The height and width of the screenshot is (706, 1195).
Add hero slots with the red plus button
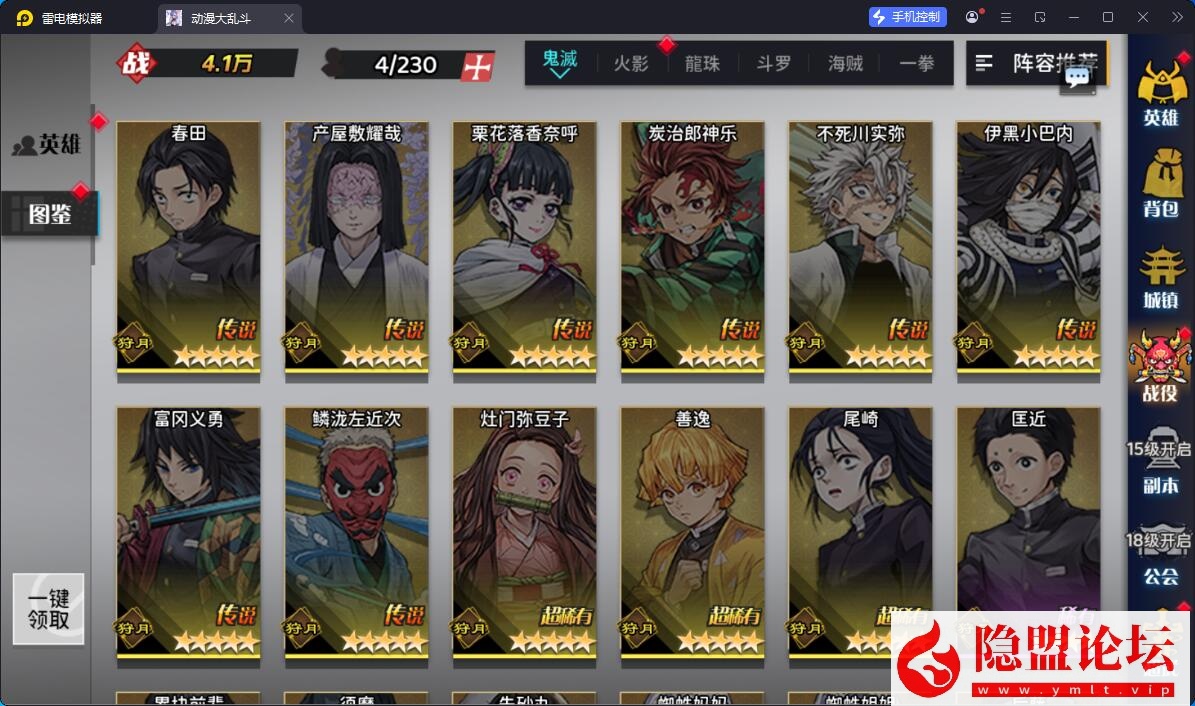(x=478, y=66)
